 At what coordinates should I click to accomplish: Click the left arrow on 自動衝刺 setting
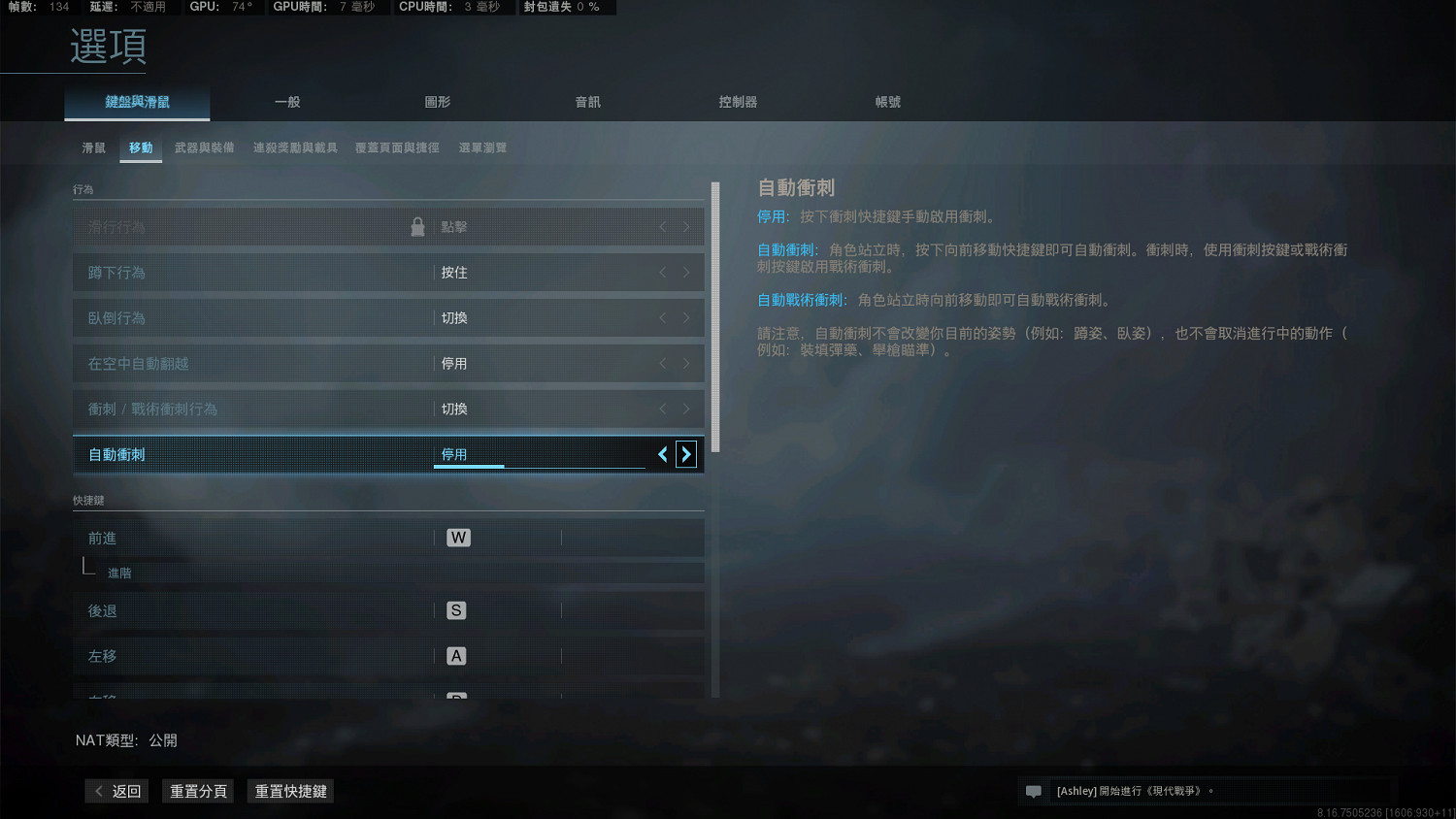[x=663, y=453]
